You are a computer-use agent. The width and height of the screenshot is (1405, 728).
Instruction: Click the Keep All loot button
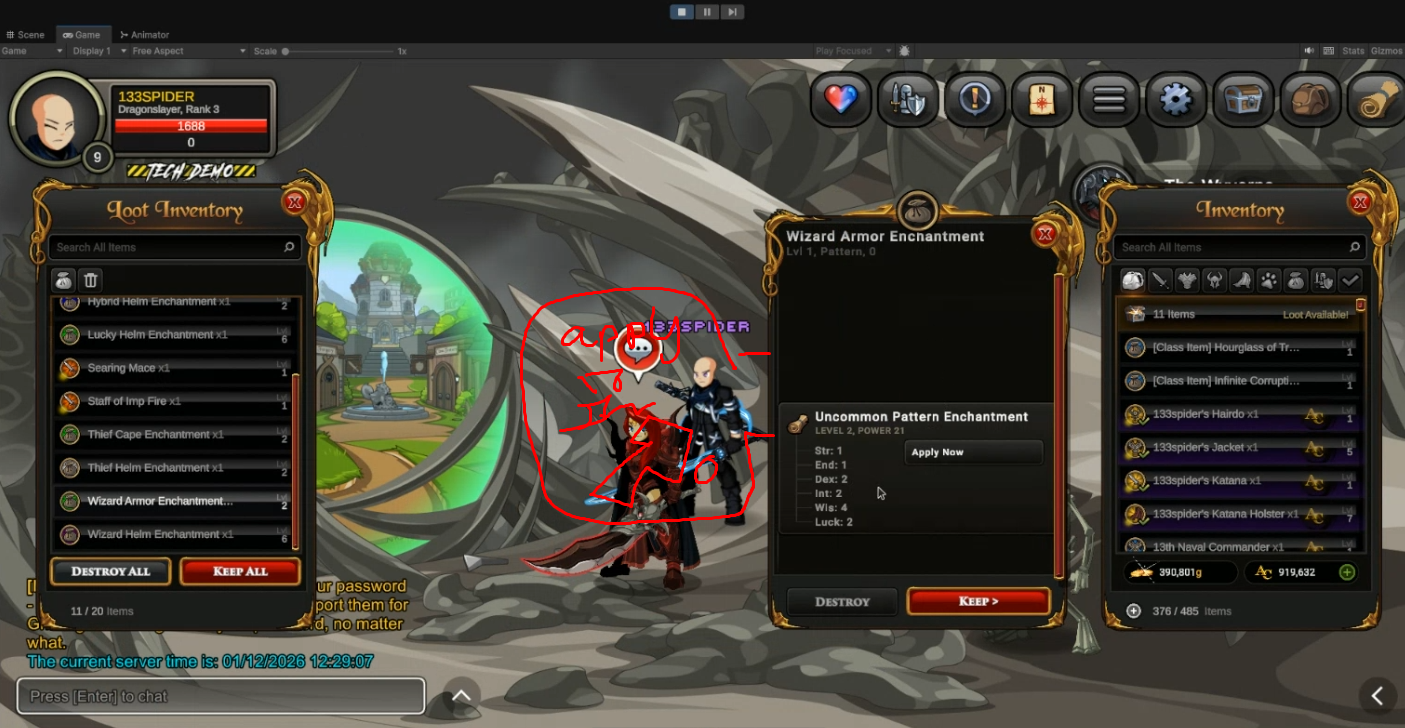(240, 571)
